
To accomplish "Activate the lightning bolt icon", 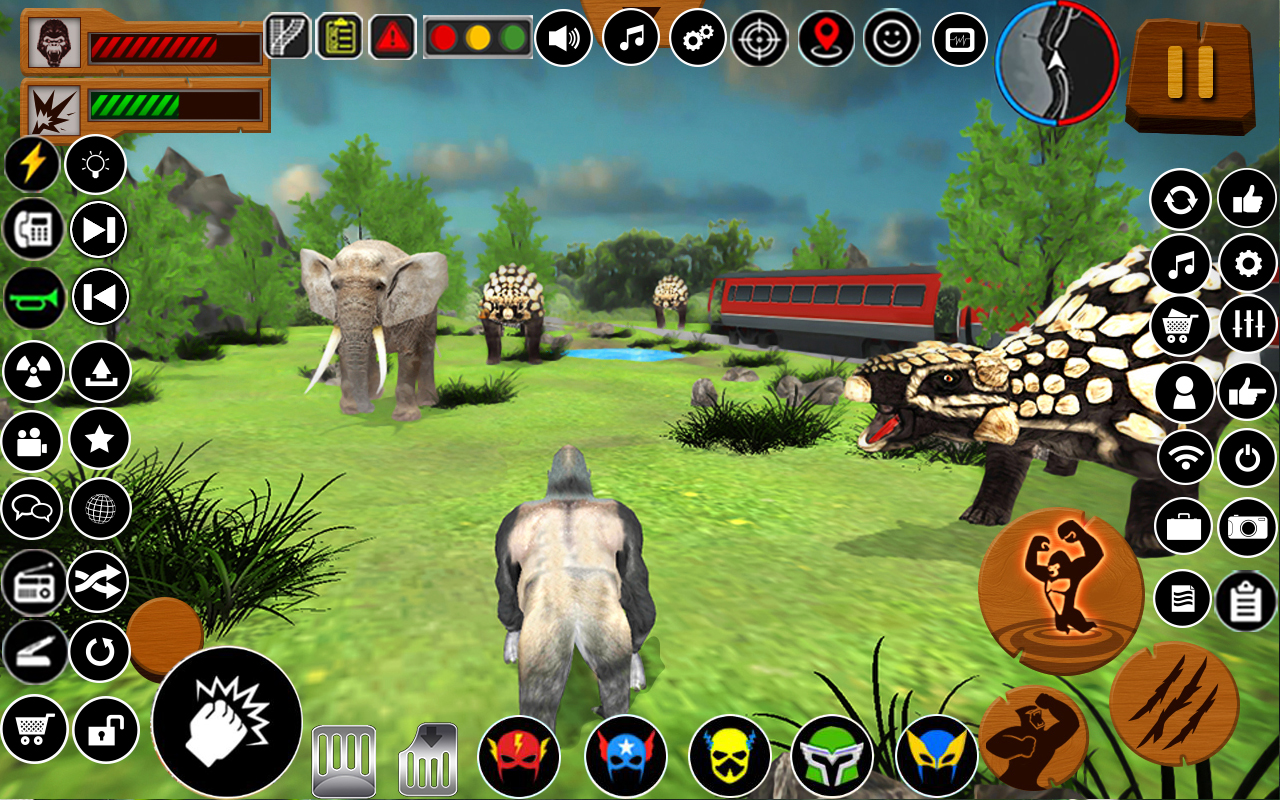I will [x=32, y=164].
